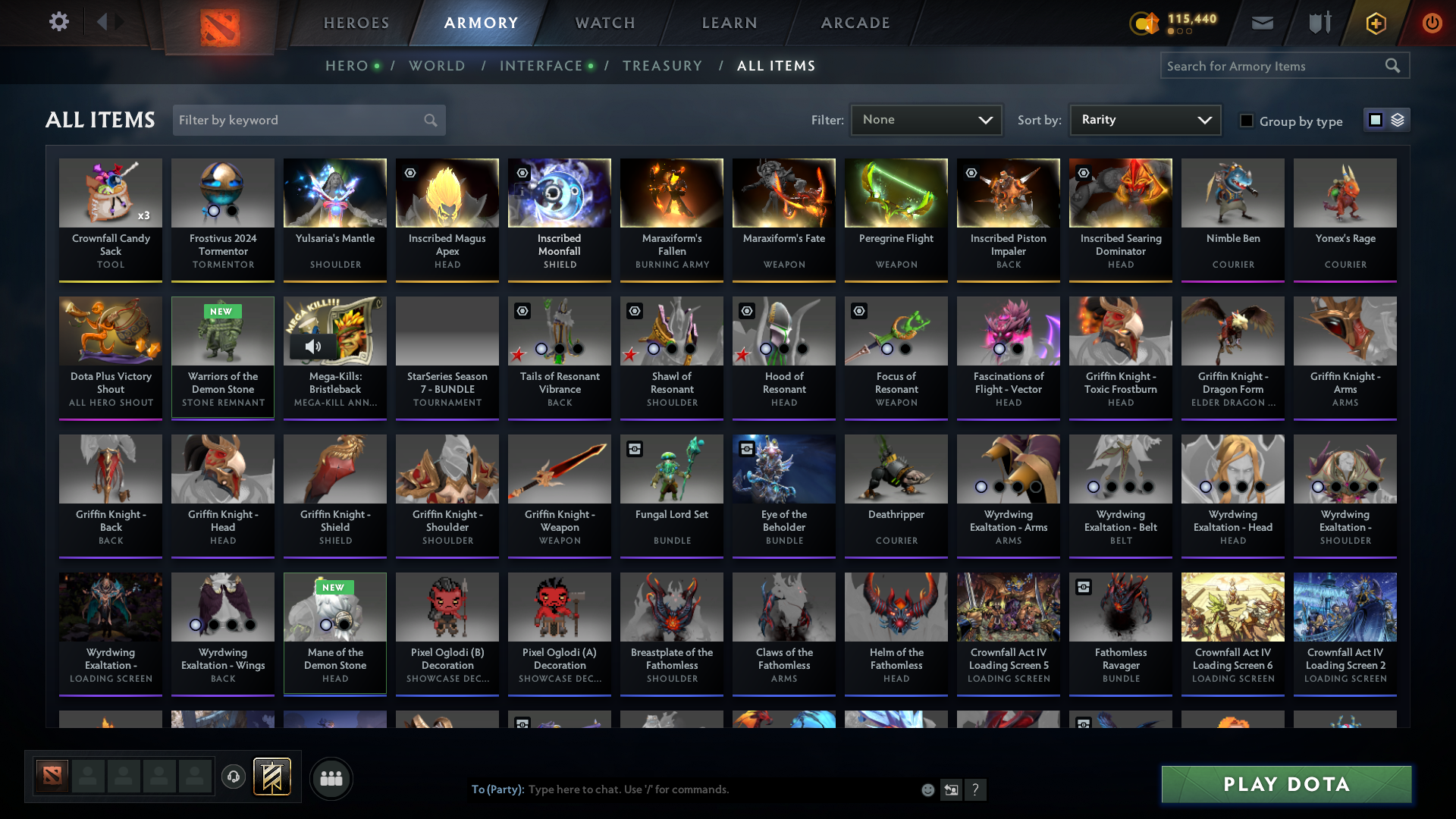The image size is (1456, 819).
Task: Enable the Group by type checkbox
Action: pos(1247,121)
